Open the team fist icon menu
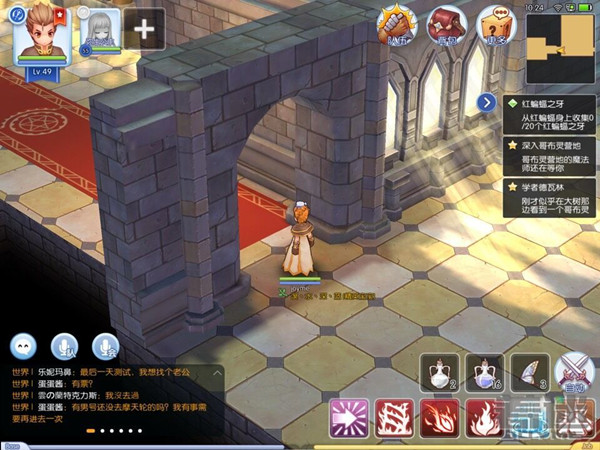Screen dimensions: 600x450 coord(396,27)
